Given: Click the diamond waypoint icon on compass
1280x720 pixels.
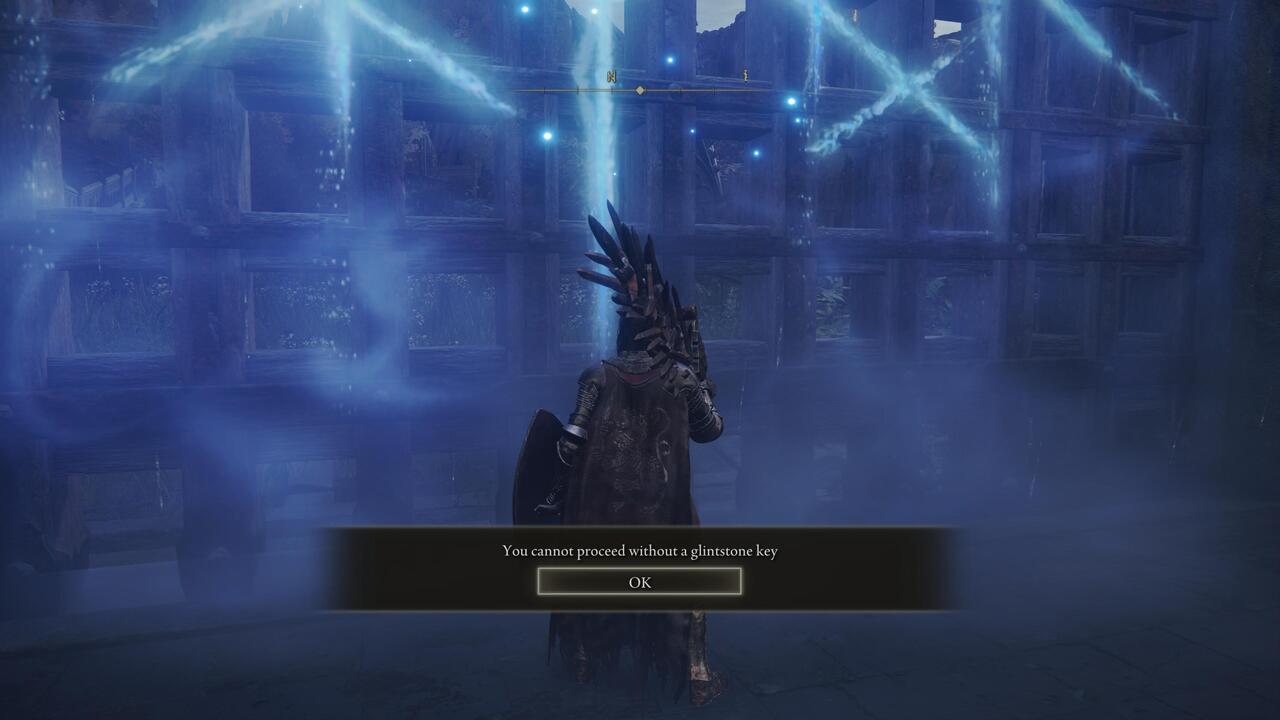Looking at the screenshot, I should (639, 89).
